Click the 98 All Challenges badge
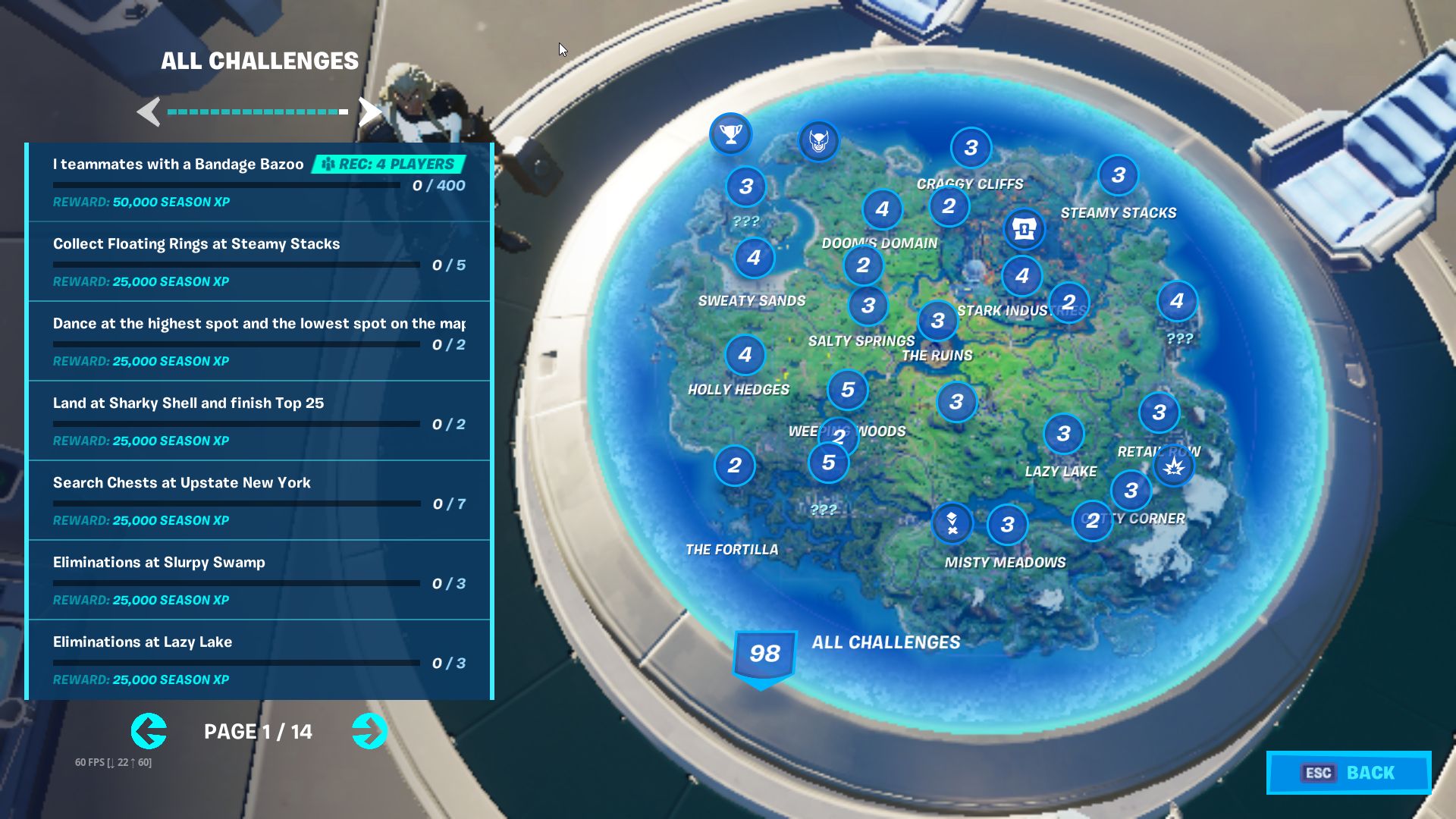Viewport: 1456px width, 819px height. pyautogui.click(x=764, y=654)
